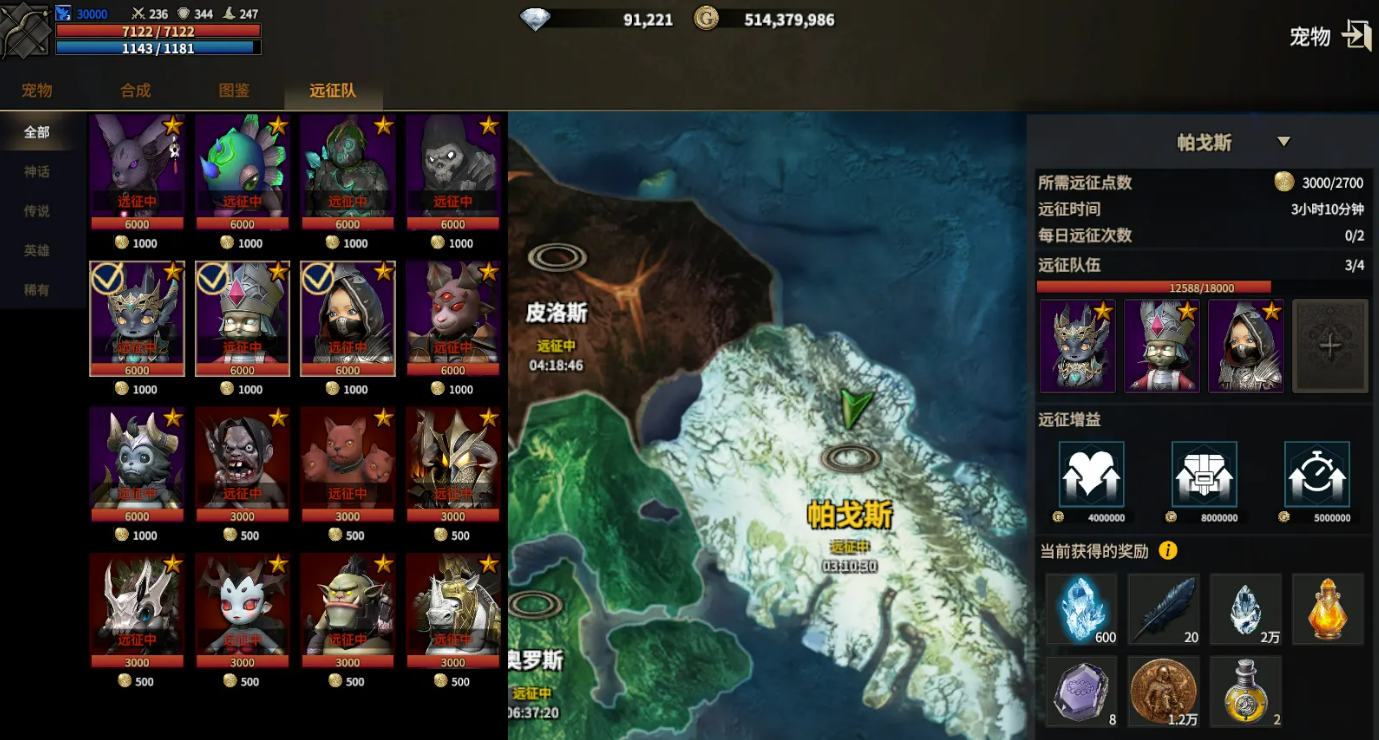Open the reward info icon
The width and height of the screenshot is (1379, 740).
pyautogui.click(x=1167, y=551)
